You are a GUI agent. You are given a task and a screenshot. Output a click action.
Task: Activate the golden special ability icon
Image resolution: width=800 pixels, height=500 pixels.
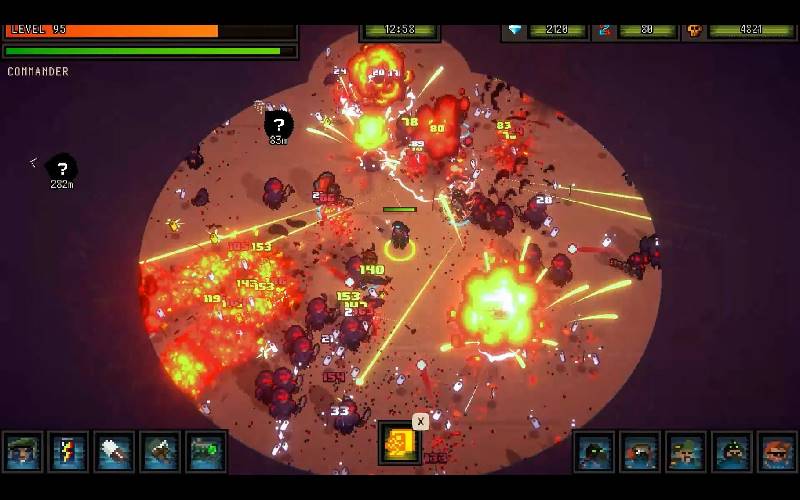coord(399,443)
